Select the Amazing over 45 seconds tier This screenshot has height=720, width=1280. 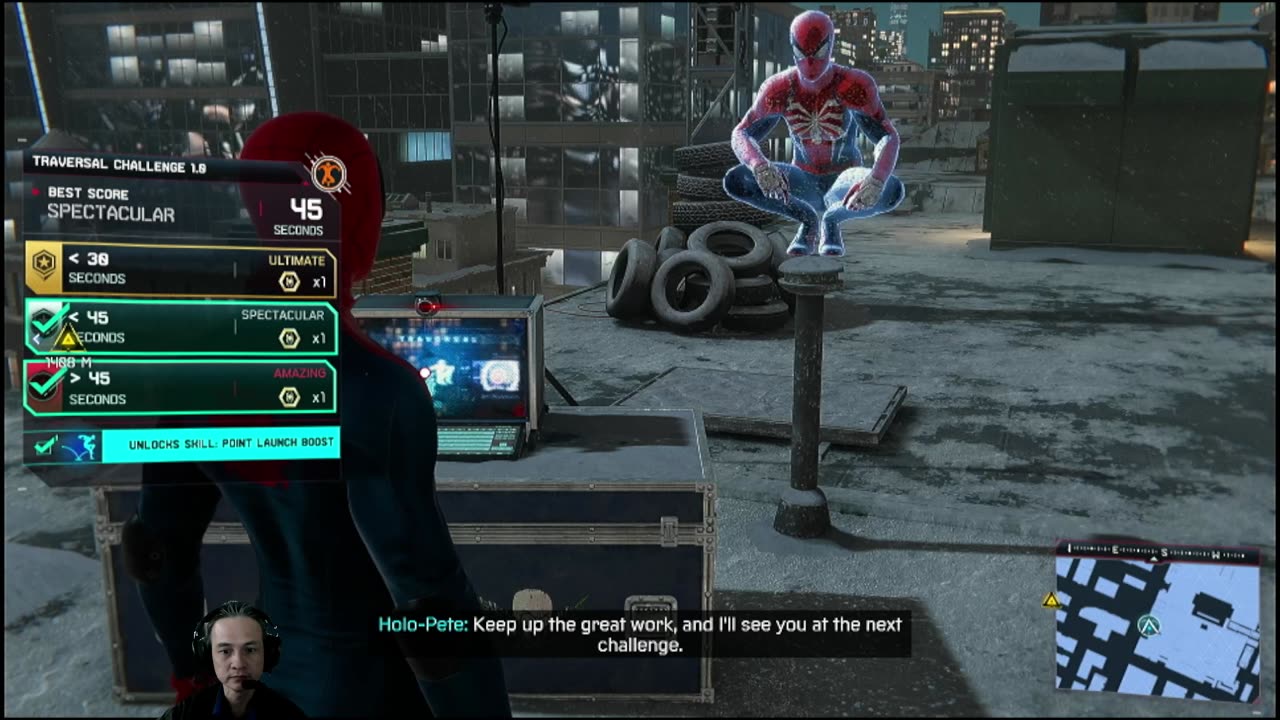[180, 387]
